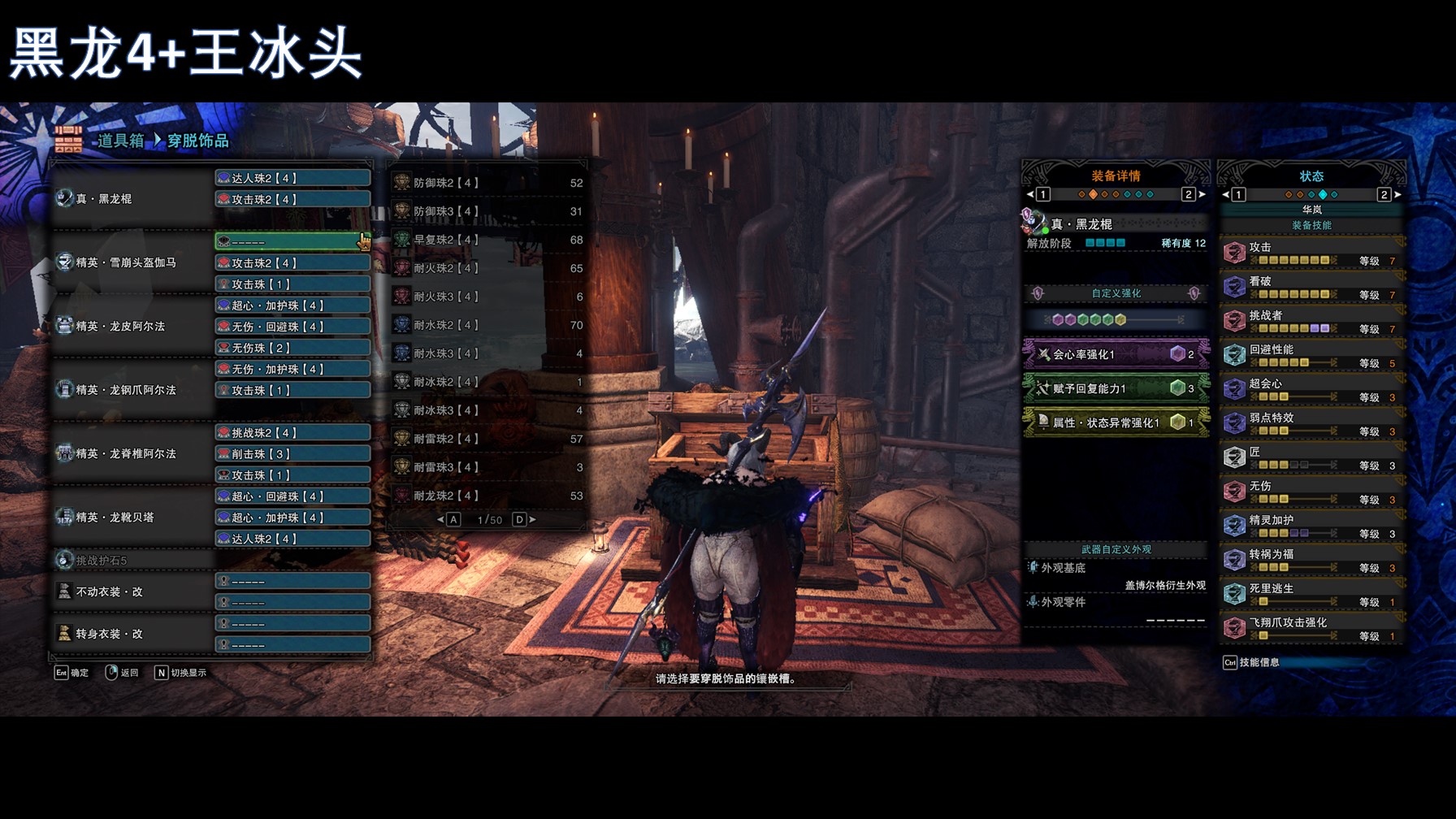Select the highlighted empty weapon decoration slot

[x=292, y=241]
